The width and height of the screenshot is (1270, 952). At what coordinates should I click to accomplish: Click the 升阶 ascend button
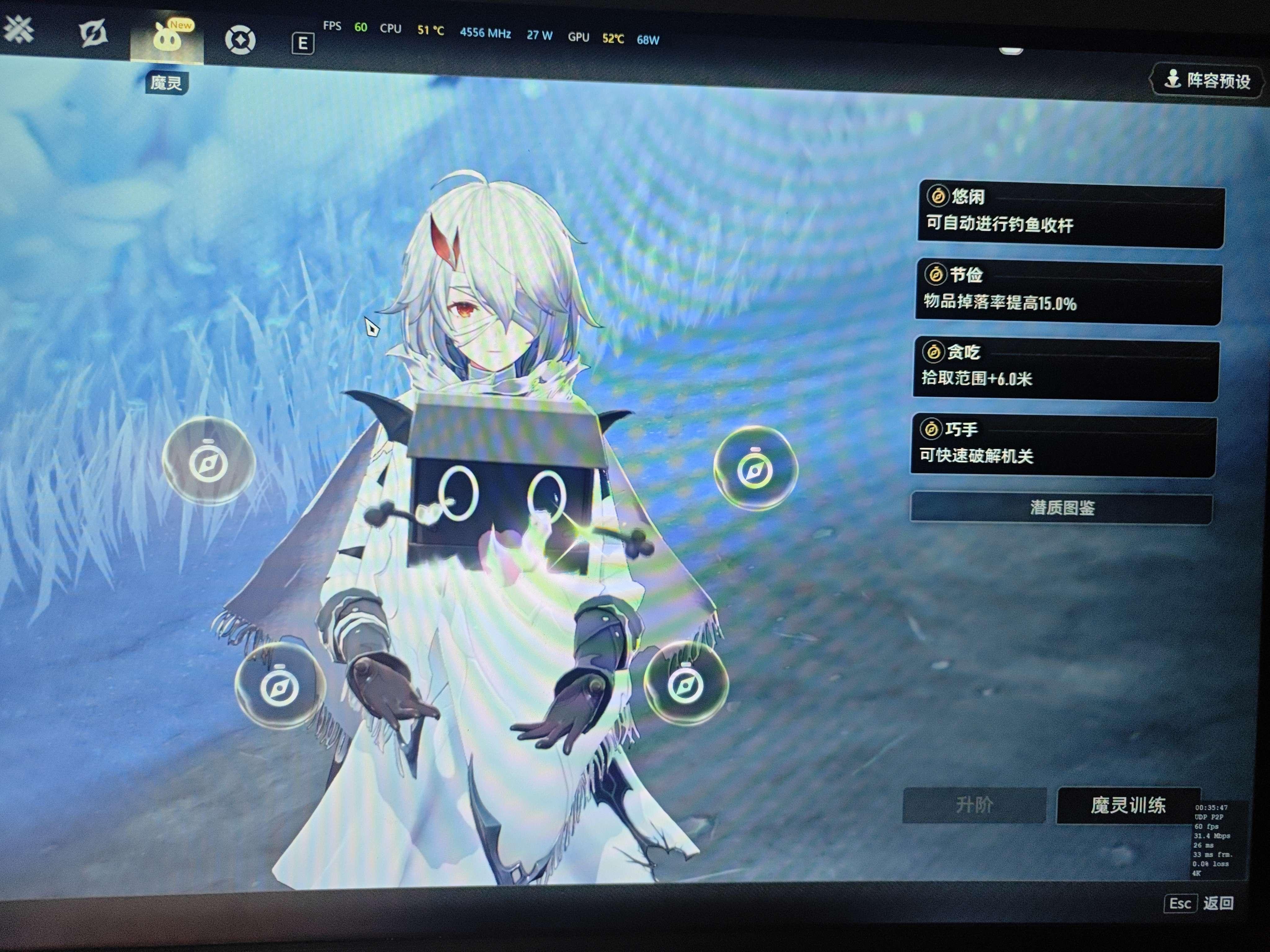(x=974, y=805)
